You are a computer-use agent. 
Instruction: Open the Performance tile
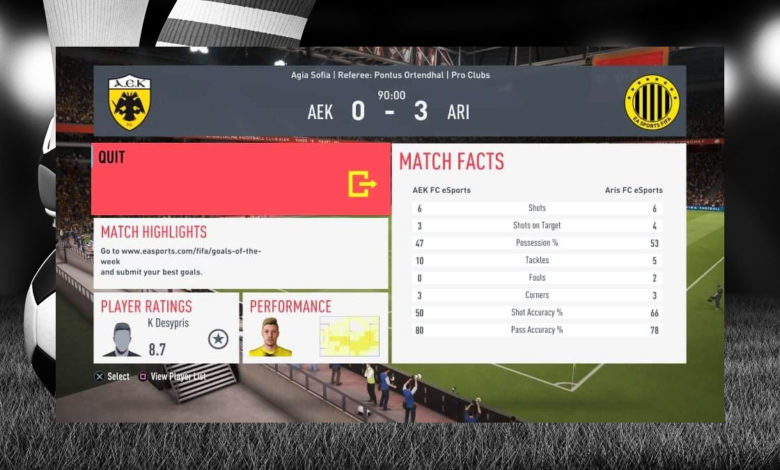tap(315, 328)
